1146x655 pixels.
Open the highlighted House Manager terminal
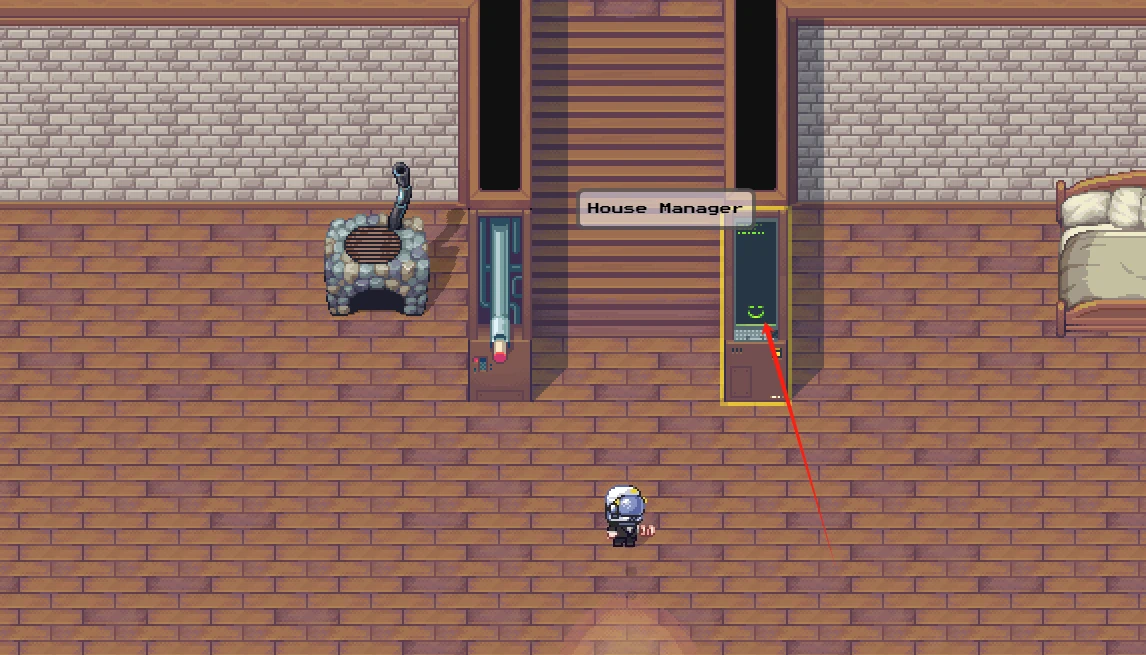coord(755,305)
